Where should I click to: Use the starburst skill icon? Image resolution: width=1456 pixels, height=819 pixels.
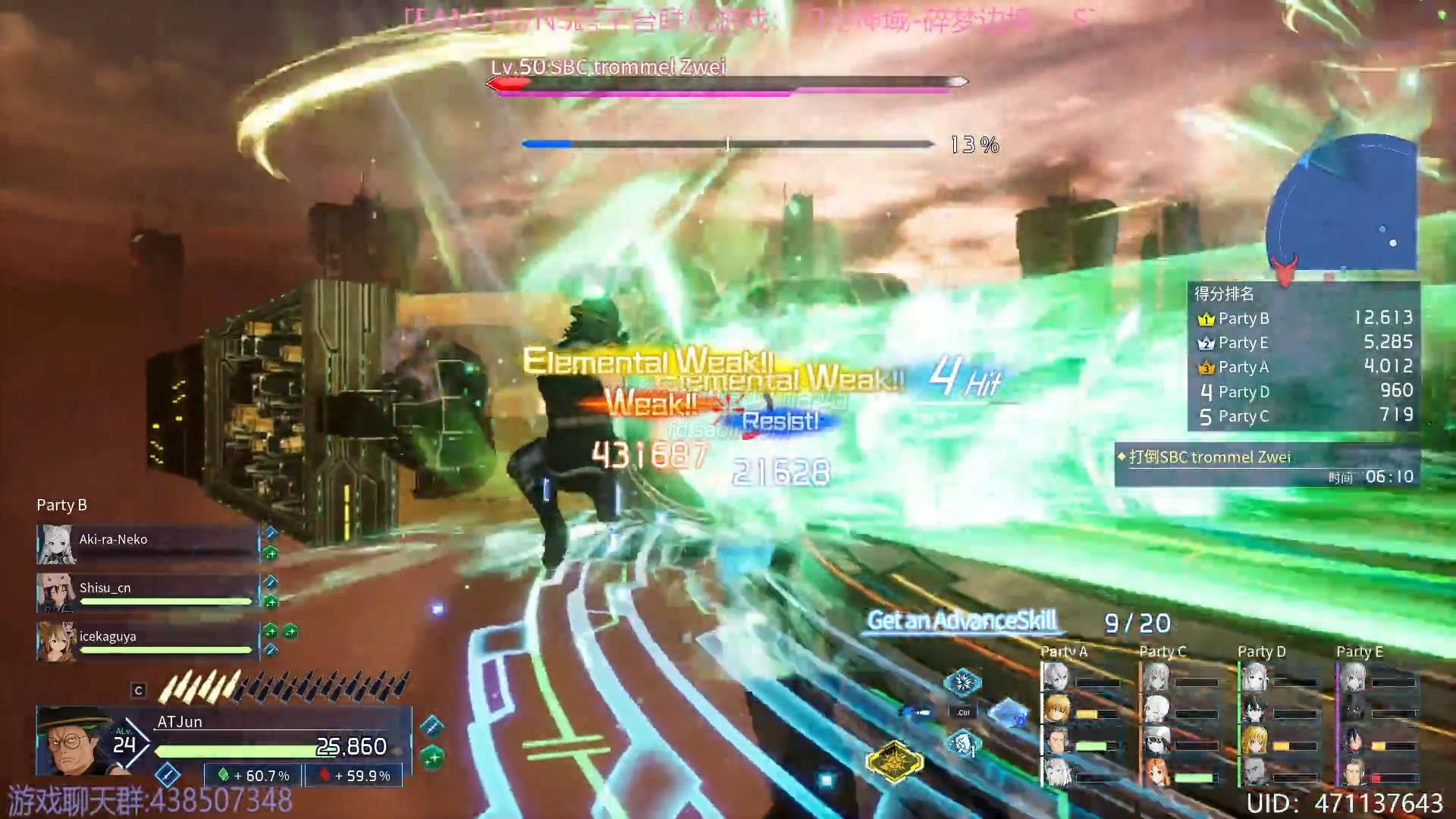962,682
